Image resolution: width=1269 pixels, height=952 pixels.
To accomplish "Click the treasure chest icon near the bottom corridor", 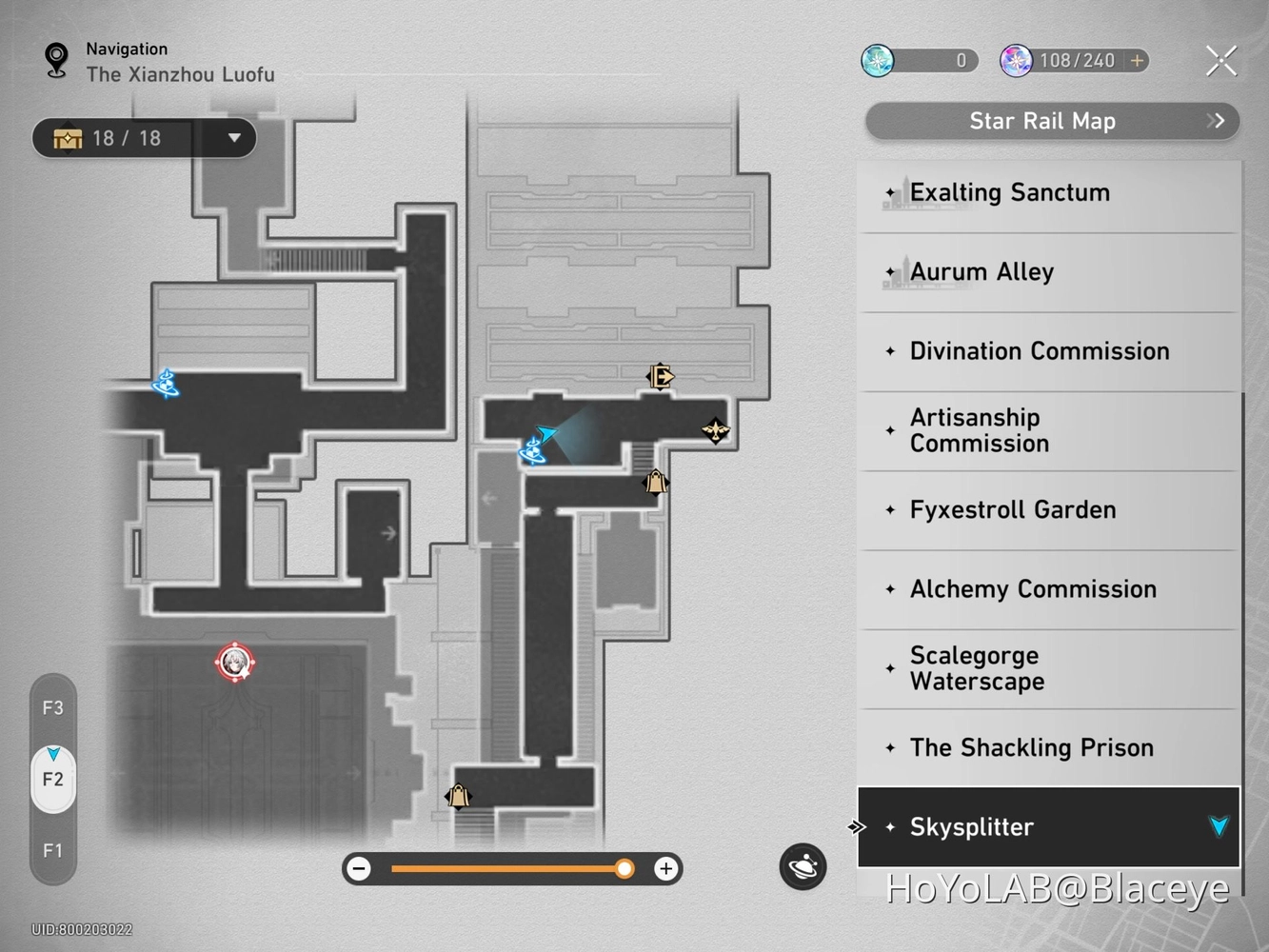I will (458, 795).
